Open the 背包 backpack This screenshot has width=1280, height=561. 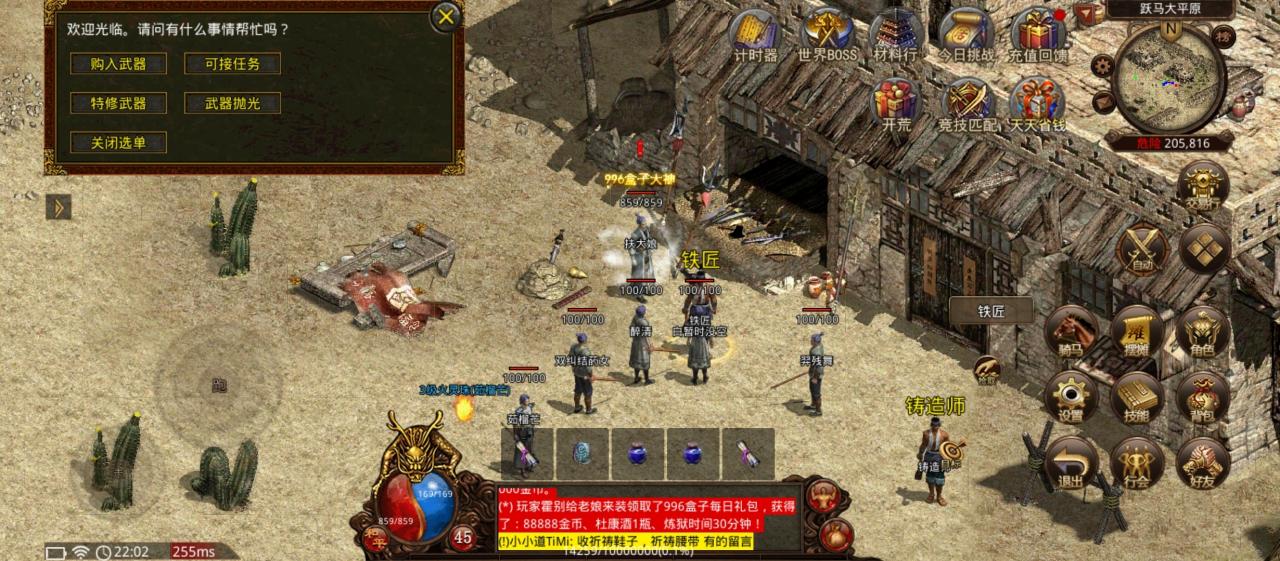click(1203, 397)
